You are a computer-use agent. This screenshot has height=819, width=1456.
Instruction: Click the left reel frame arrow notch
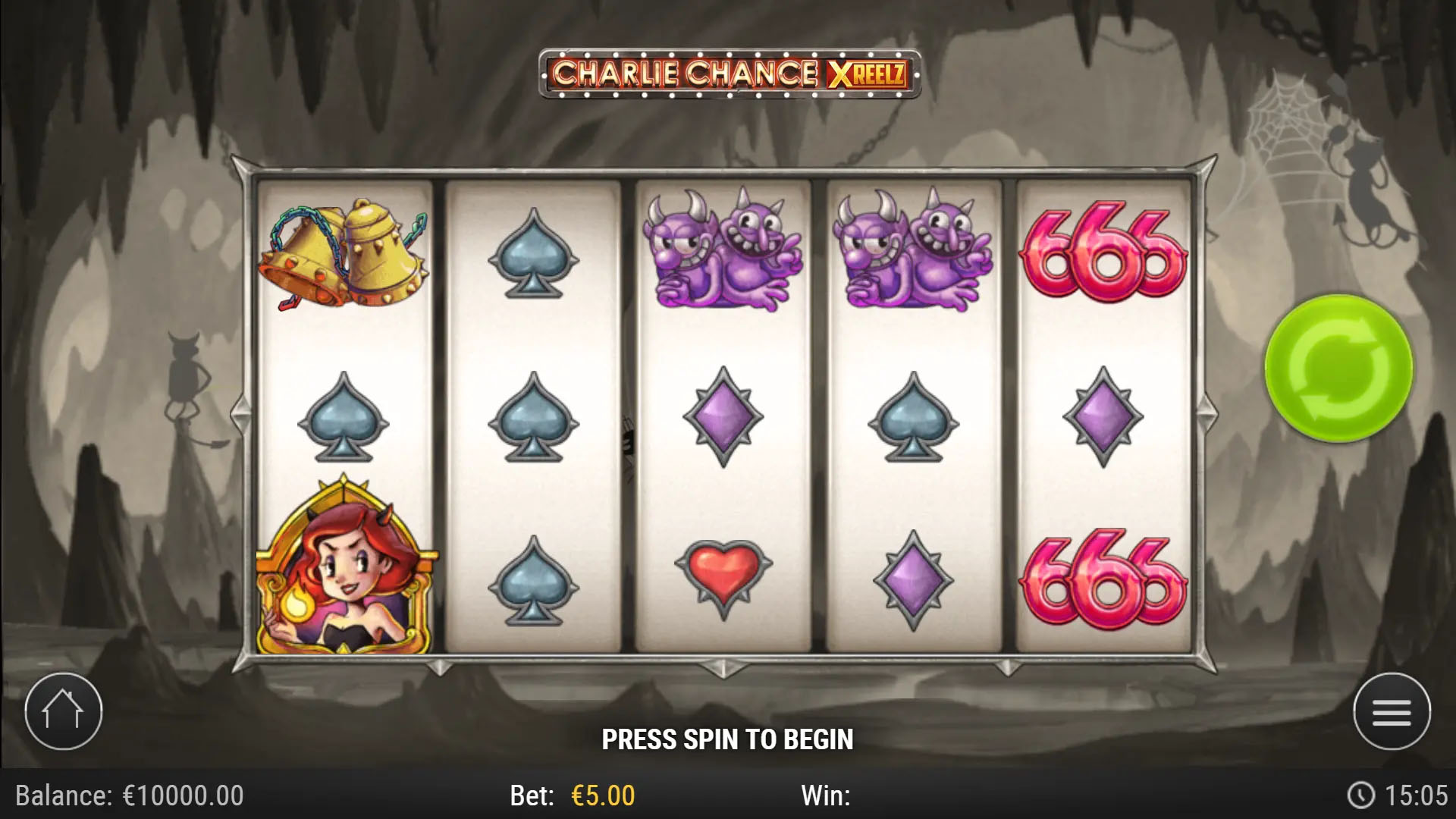point(239,413)
